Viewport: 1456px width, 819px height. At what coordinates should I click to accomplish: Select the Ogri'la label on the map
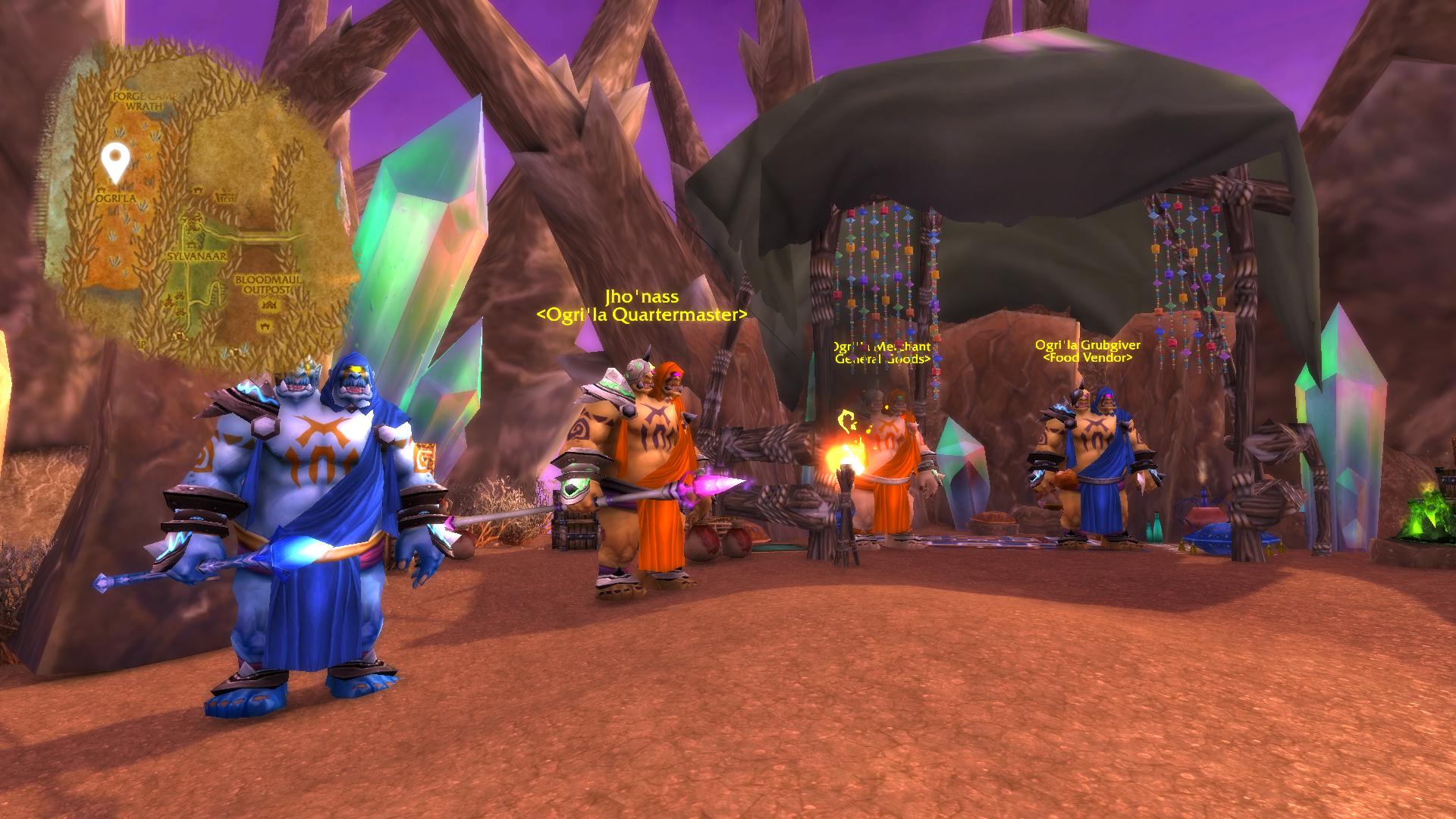[115, 197]
